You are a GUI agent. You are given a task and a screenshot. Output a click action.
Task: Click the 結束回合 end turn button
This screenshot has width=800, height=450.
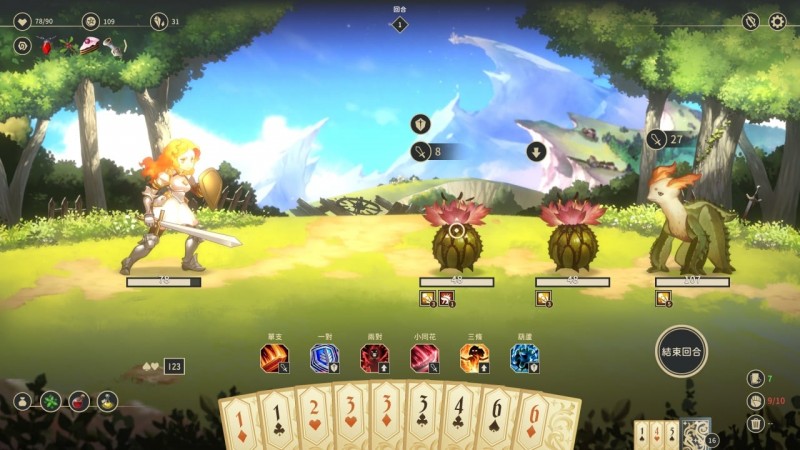682,351
